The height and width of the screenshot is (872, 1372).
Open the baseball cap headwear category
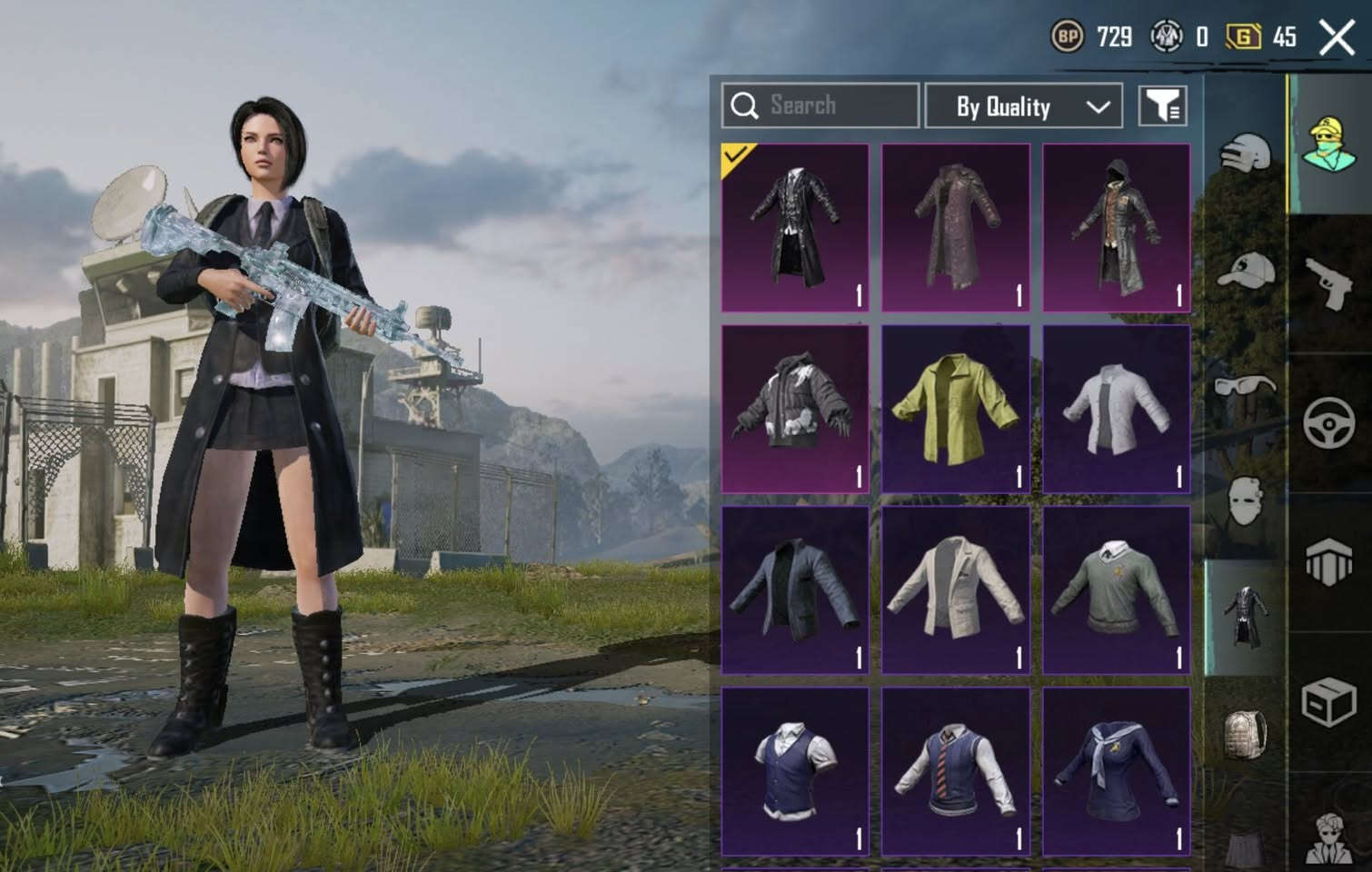pyautogui.click(x=1245, y=268)
